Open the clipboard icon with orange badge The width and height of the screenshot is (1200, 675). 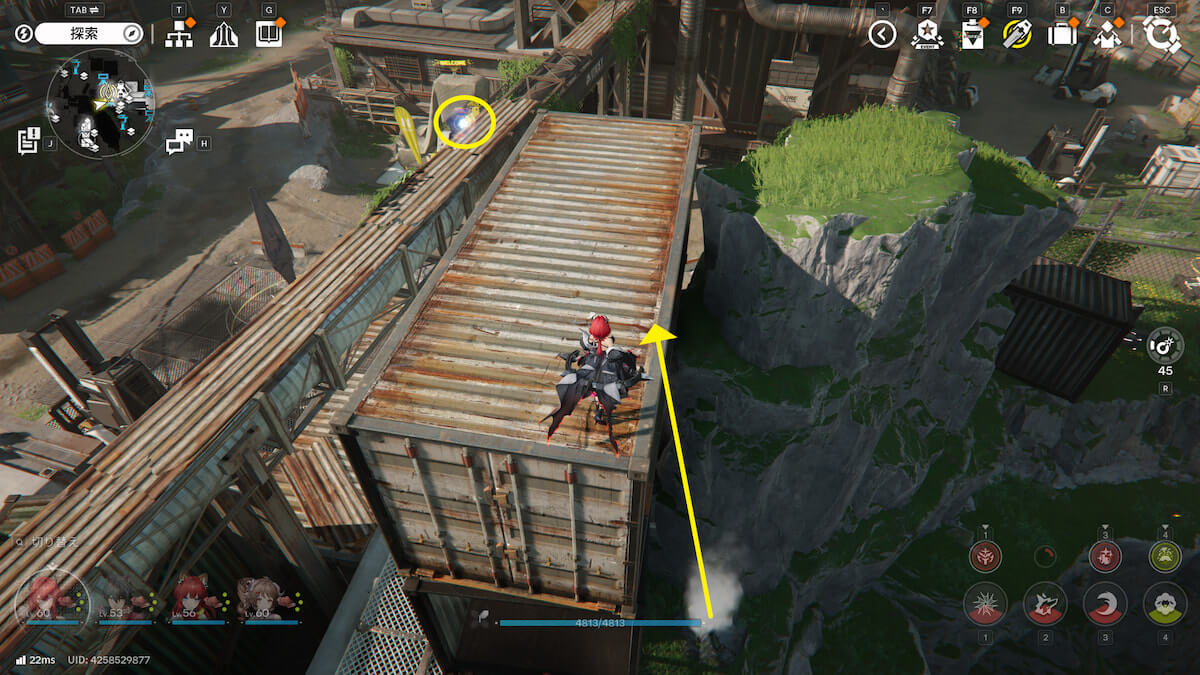(x=971, y=35)
